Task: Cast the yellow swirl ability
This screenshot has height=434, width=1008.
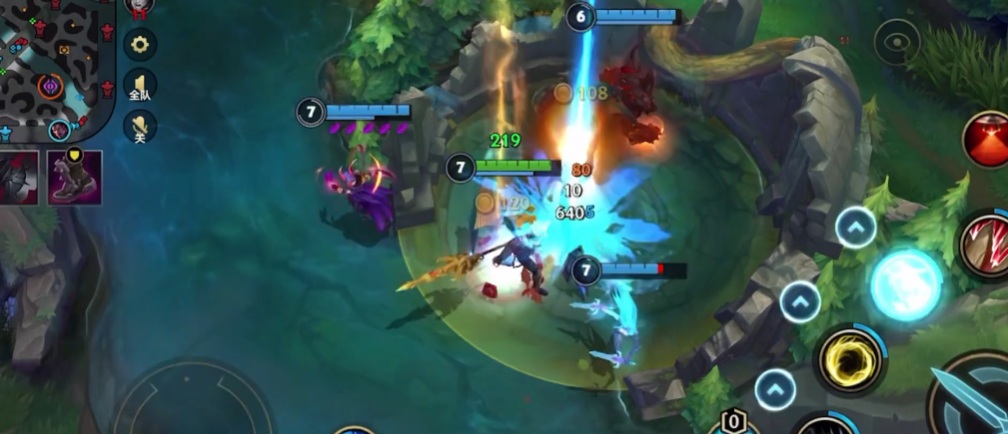Action: (x=850, y=359)
